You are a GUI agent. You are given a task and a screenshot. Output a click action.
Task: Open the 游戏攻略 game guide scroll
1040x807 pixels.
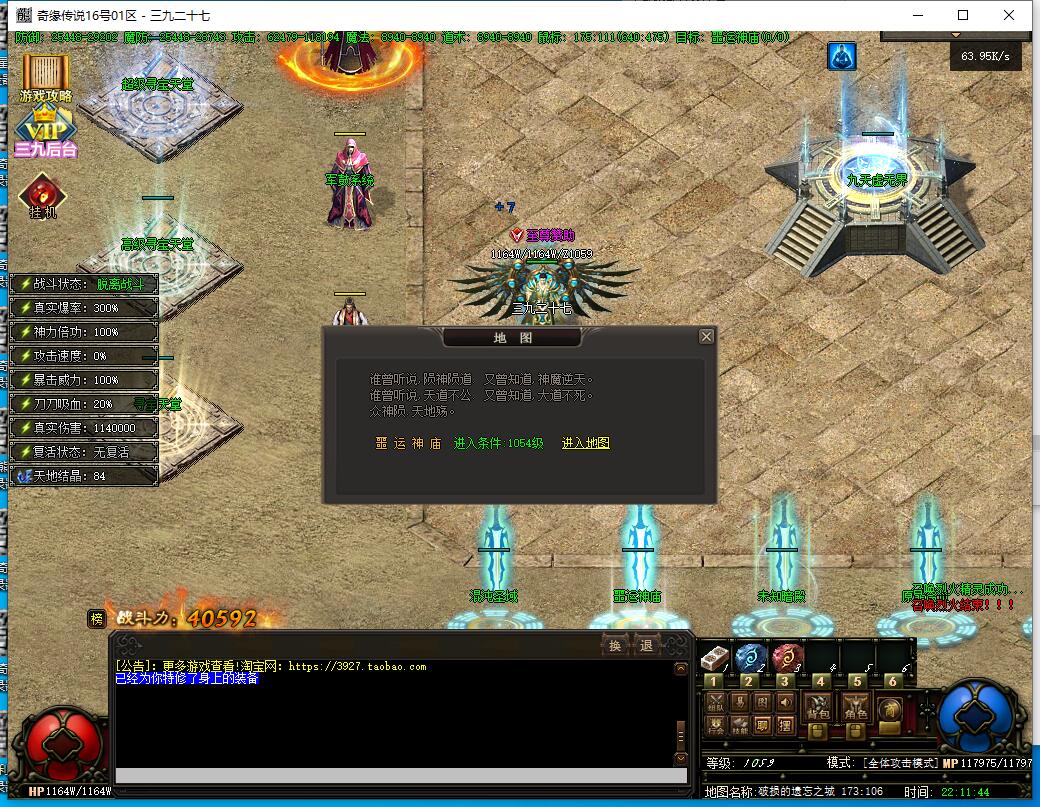pos(45,78)
